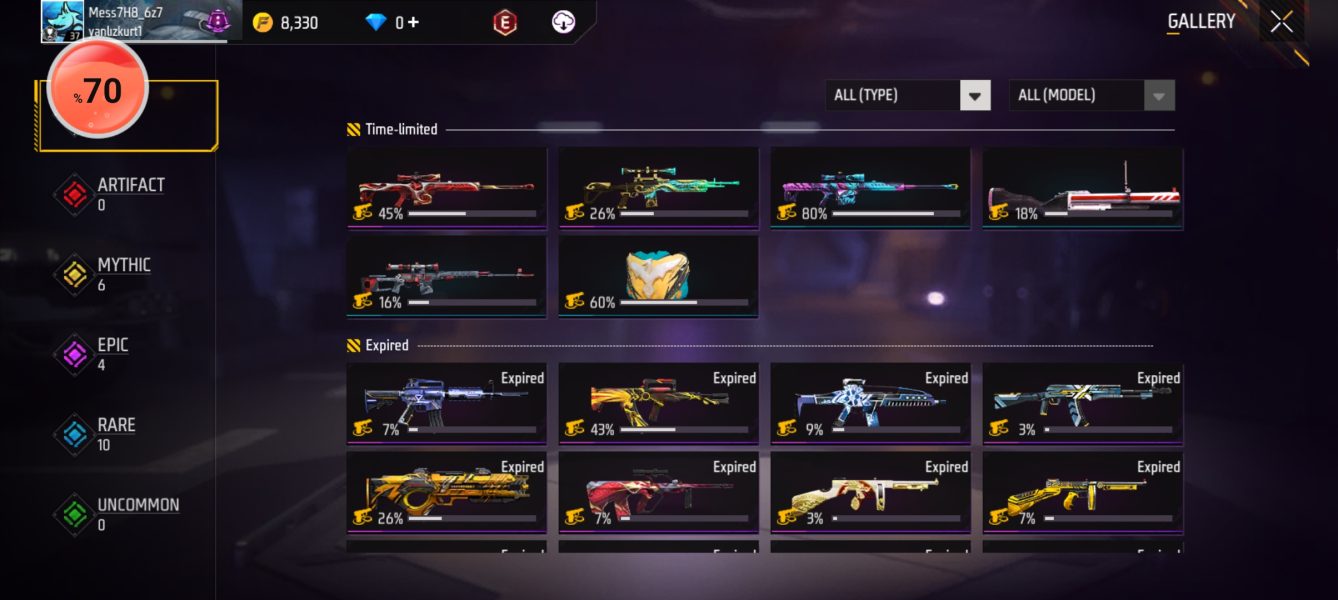The image size is (1338, 600).
Task: Select the expired golden skin at 26%
Action: pyautogui.click(x=447, y=492)
